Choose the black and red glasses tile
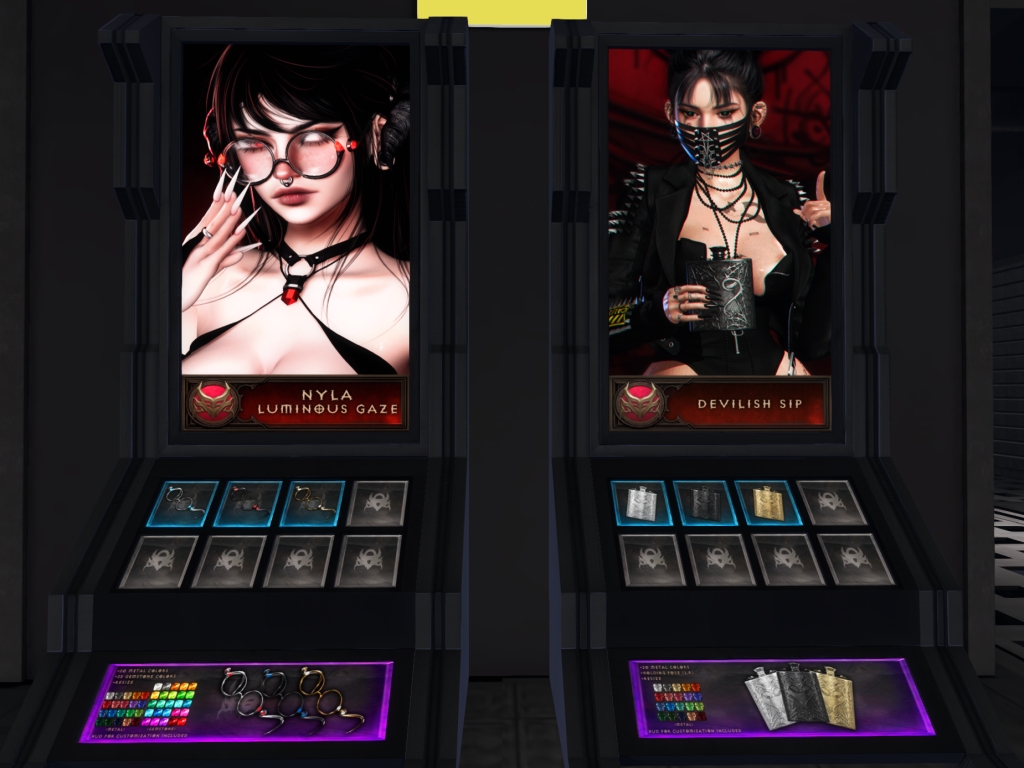This screenshot has height=768, width=1024. 249,503
